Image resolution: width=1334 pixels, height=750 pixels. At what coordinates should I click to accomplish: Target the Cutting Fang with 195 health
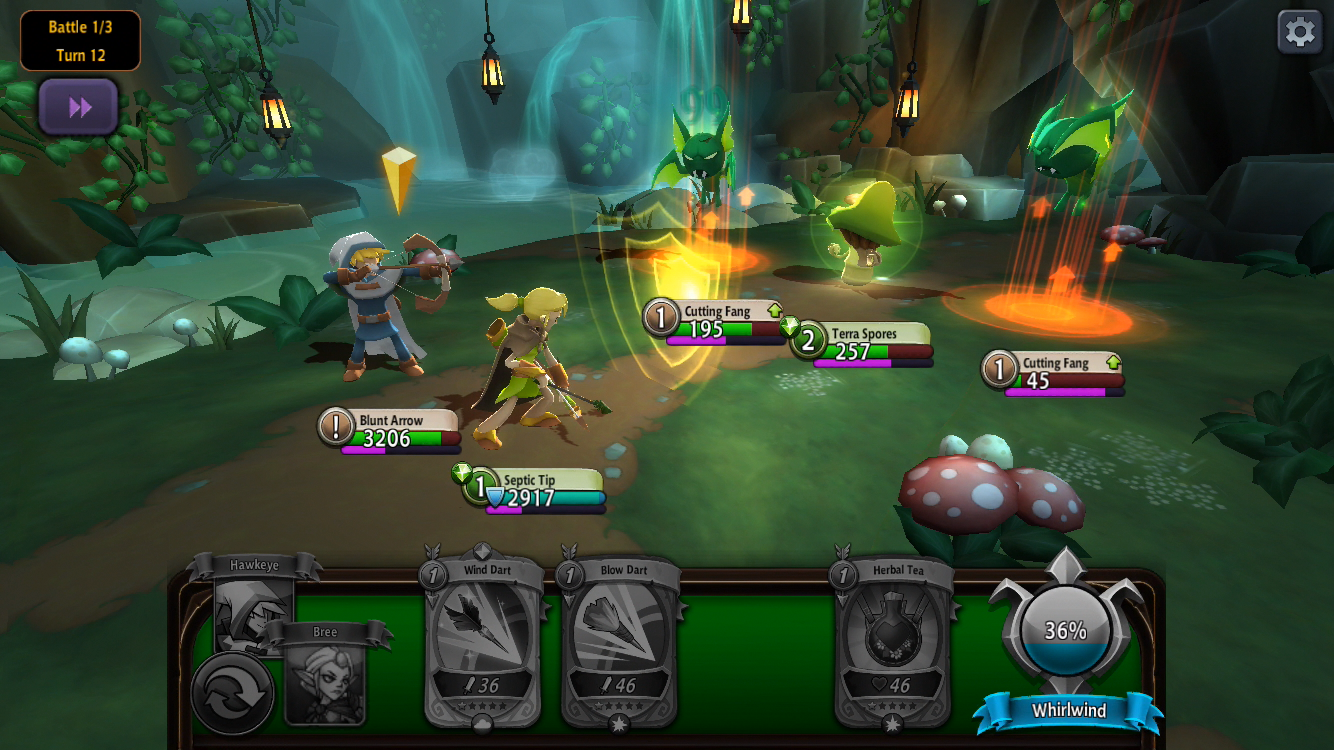point(714,321)
